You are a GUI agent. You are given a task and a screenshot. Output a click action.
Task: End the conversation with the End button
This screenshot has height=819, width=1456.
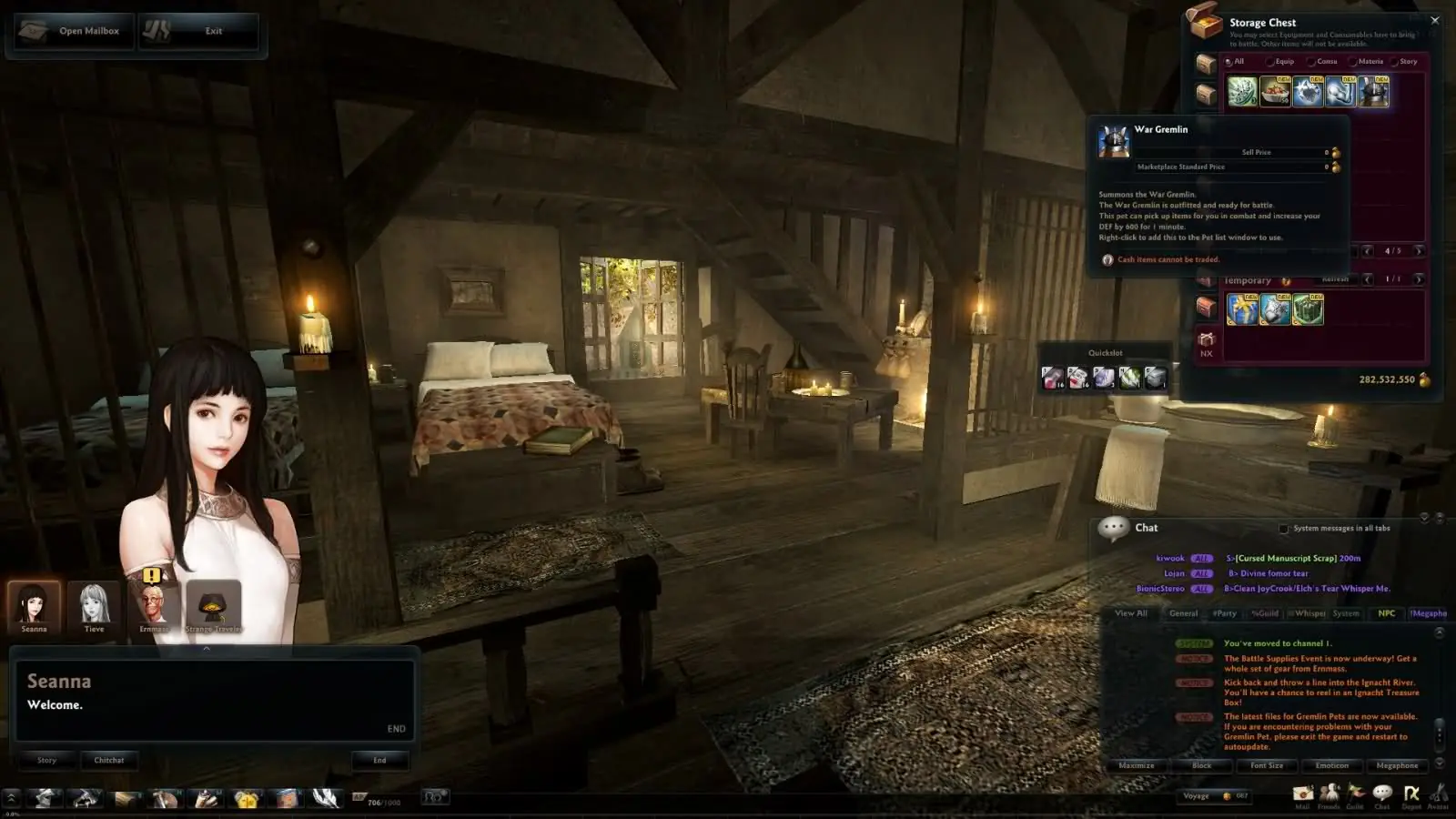coord(379,760)
